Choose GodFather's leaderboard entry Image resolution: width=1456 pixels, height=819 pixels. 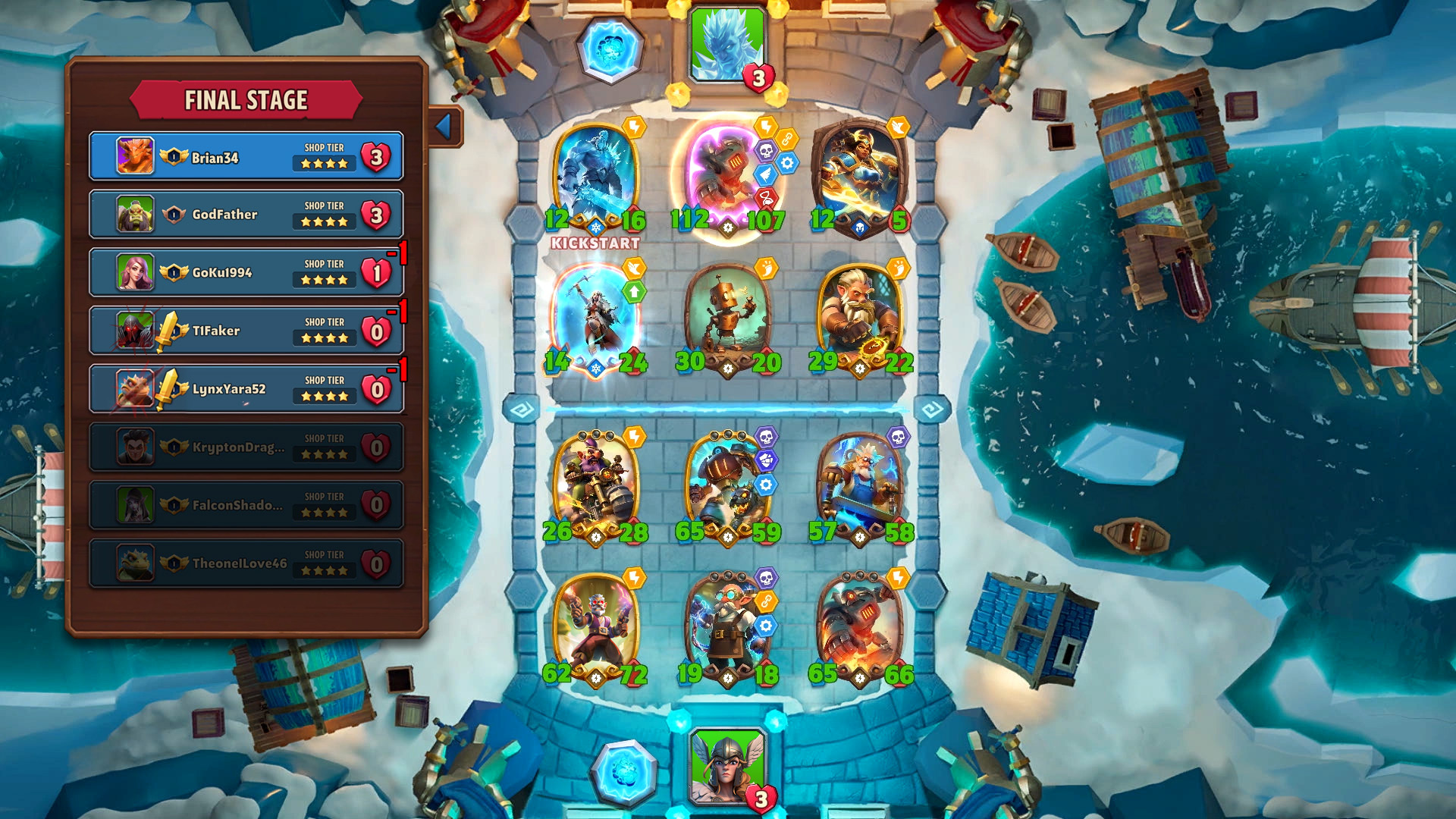[x=246, y=215]
